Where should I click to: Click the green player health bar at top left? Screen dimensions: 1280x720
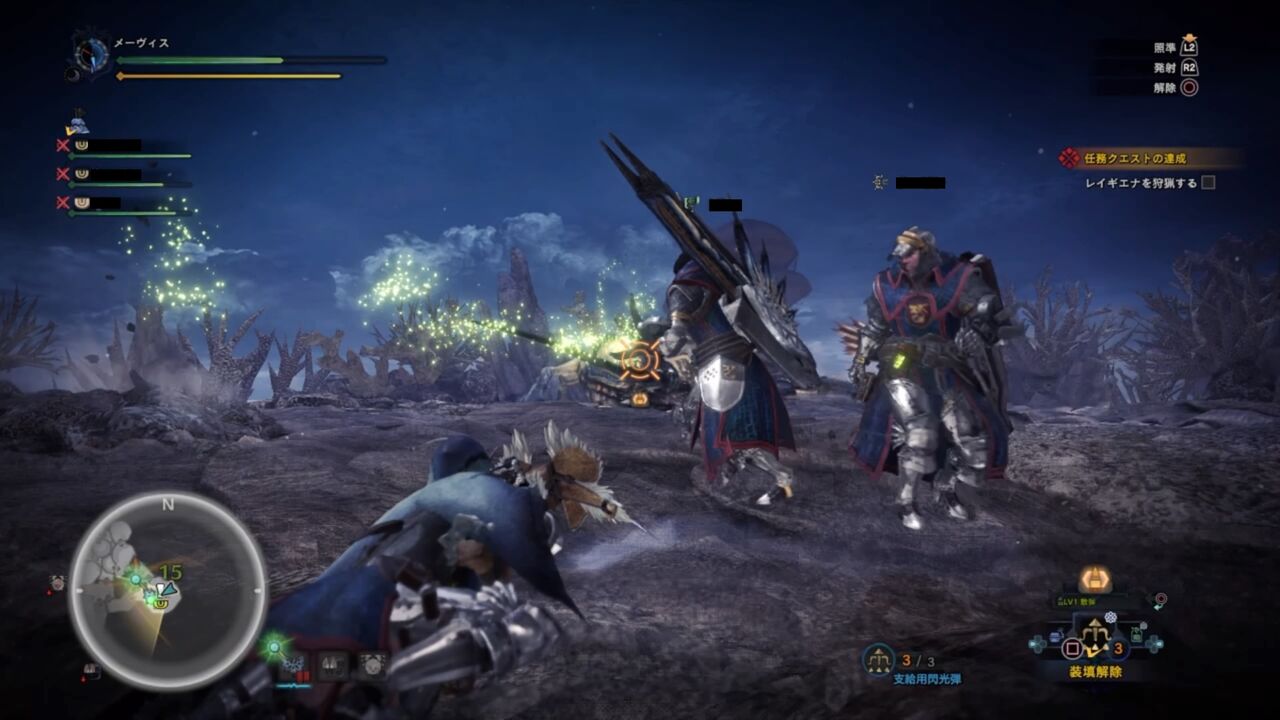click(x=200, y=60)
